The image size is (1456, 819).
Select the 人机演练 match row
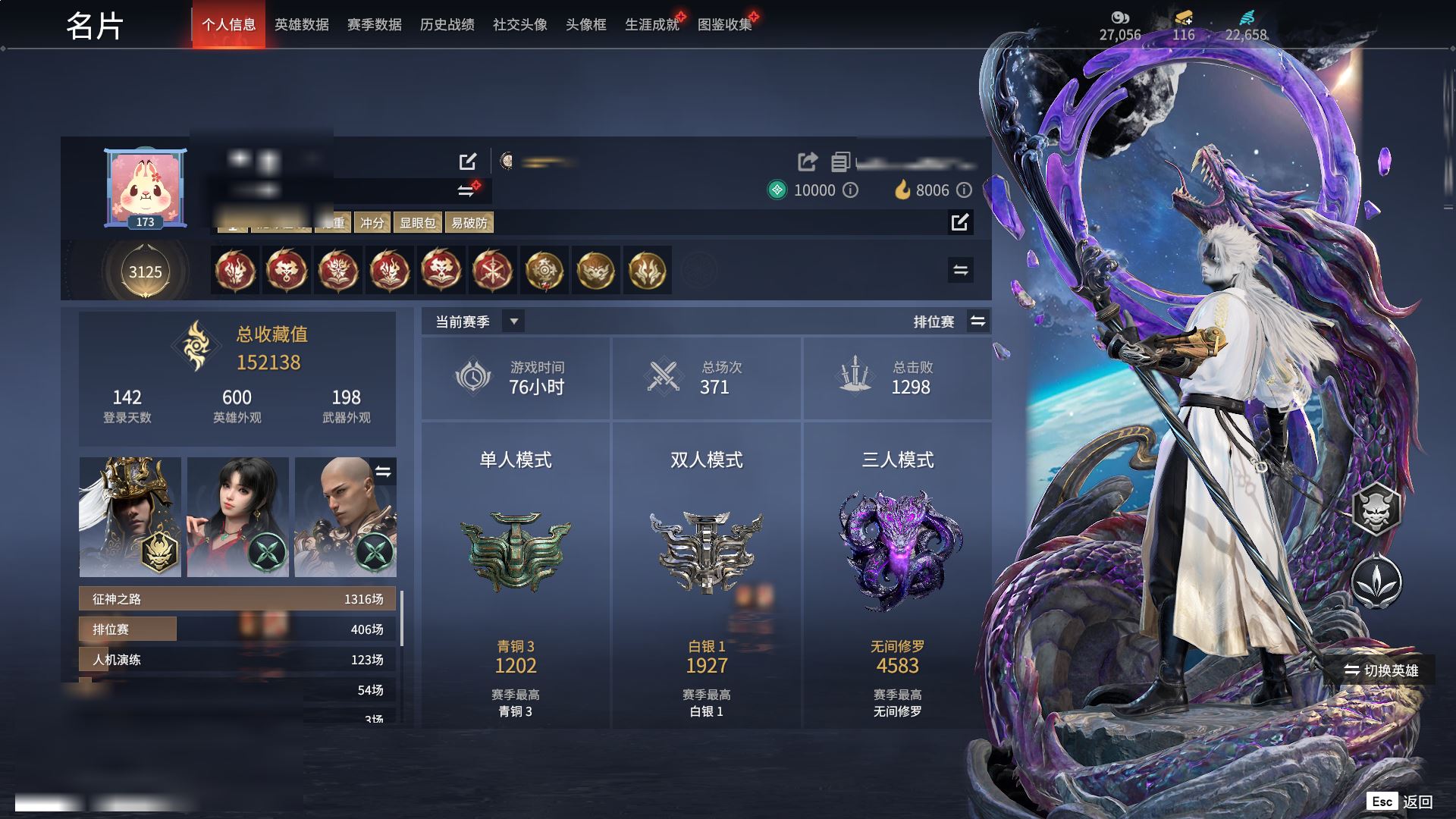point(237,660)
